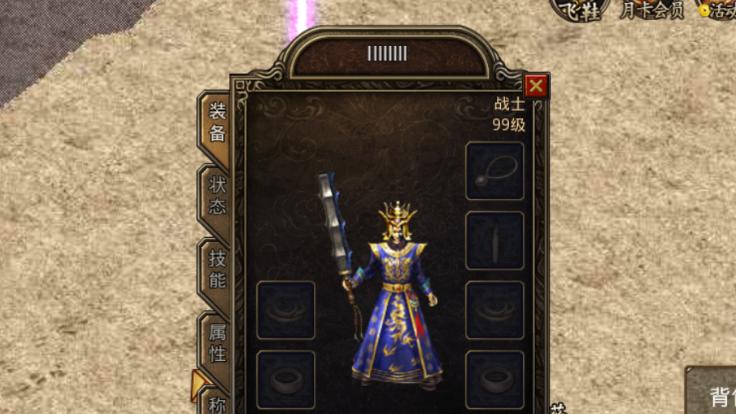Select the 属性 attributes tab
736x414 pixels.
tap(217, 341)
